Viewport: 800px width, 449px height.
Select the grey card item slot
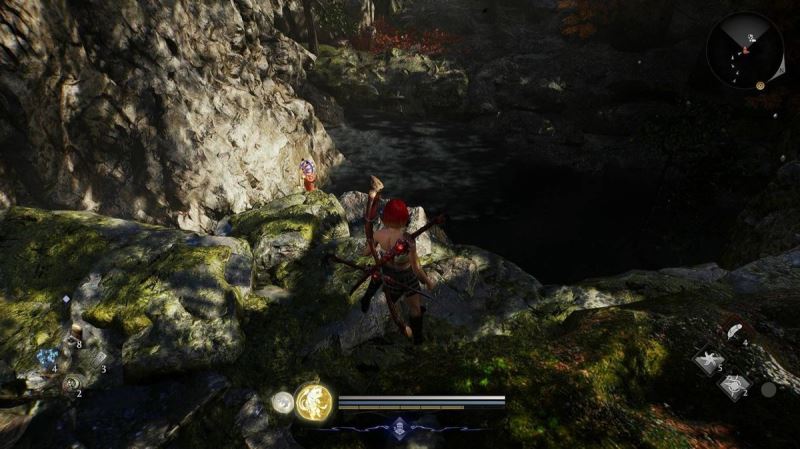(99, 357)
